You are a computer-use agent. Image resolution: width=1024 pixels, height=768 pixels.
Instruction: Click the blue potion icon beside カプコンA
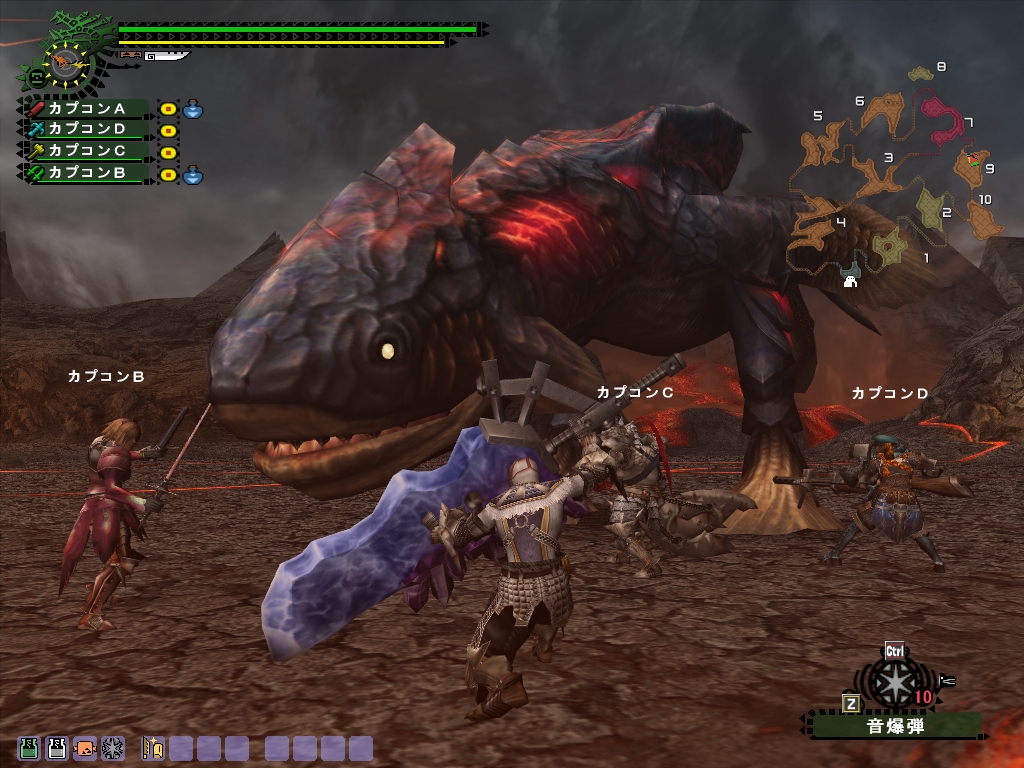[193, 108]
